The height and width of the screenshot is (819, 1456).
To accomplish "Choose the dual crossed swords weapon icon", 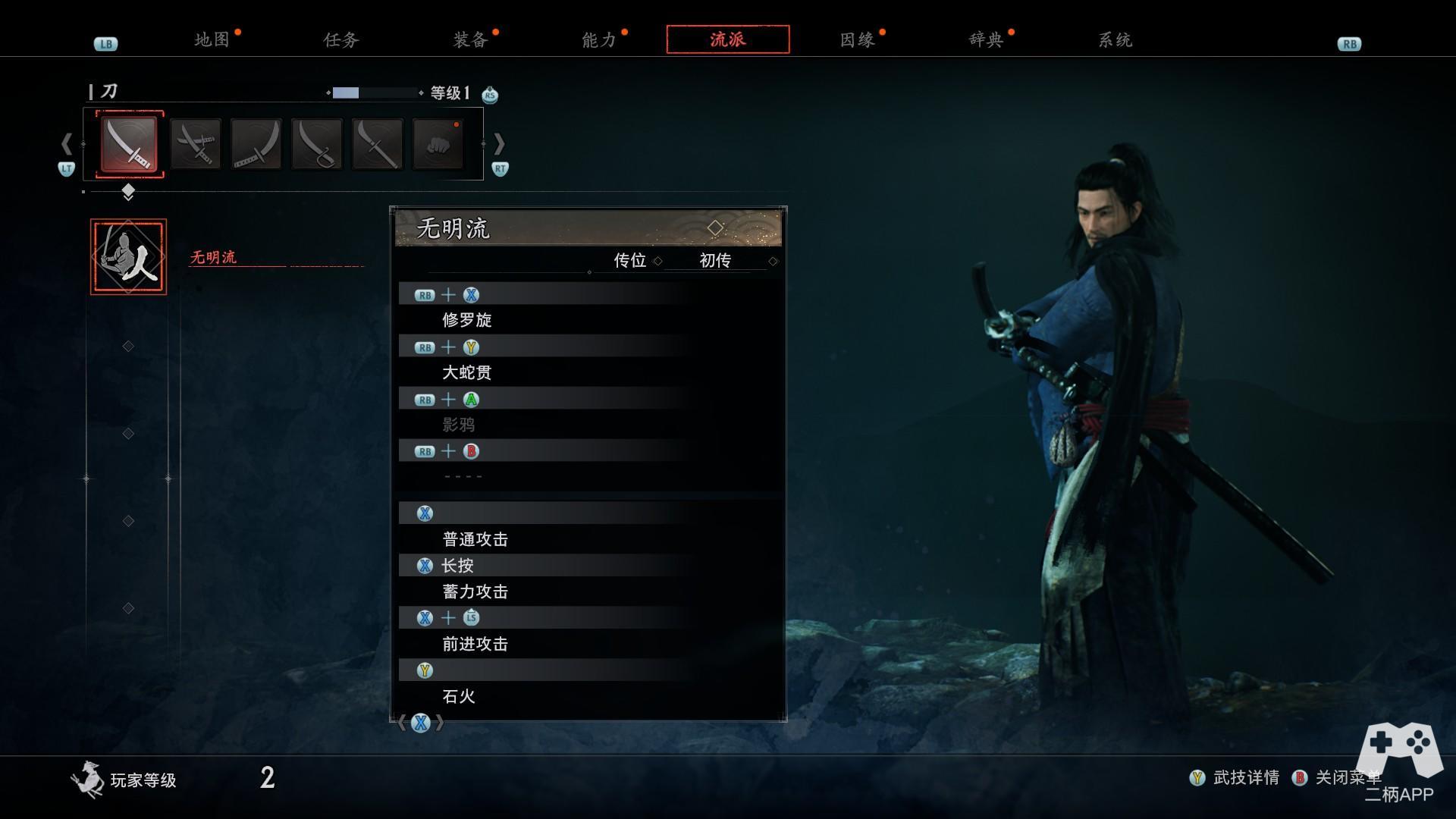I will click(x=196, y=144).
